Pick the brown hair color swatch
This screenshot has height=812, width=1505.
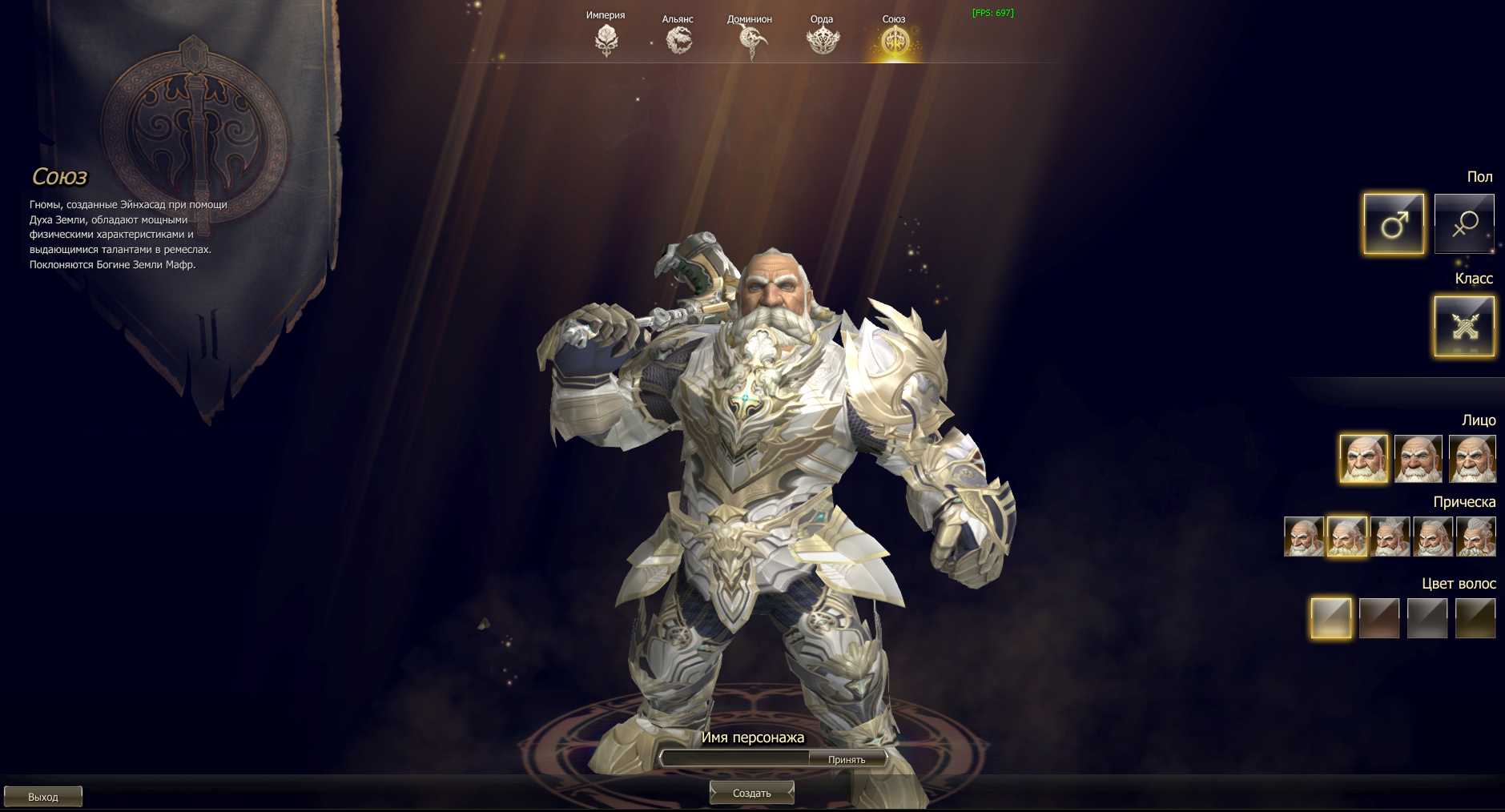pos(1379,618)
